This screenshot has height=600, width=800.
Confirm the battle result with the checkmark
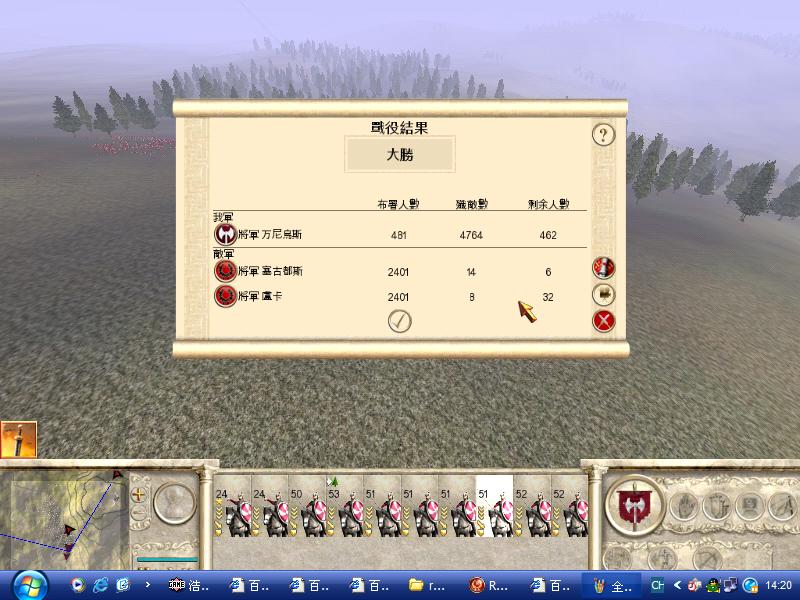[401, 321]
